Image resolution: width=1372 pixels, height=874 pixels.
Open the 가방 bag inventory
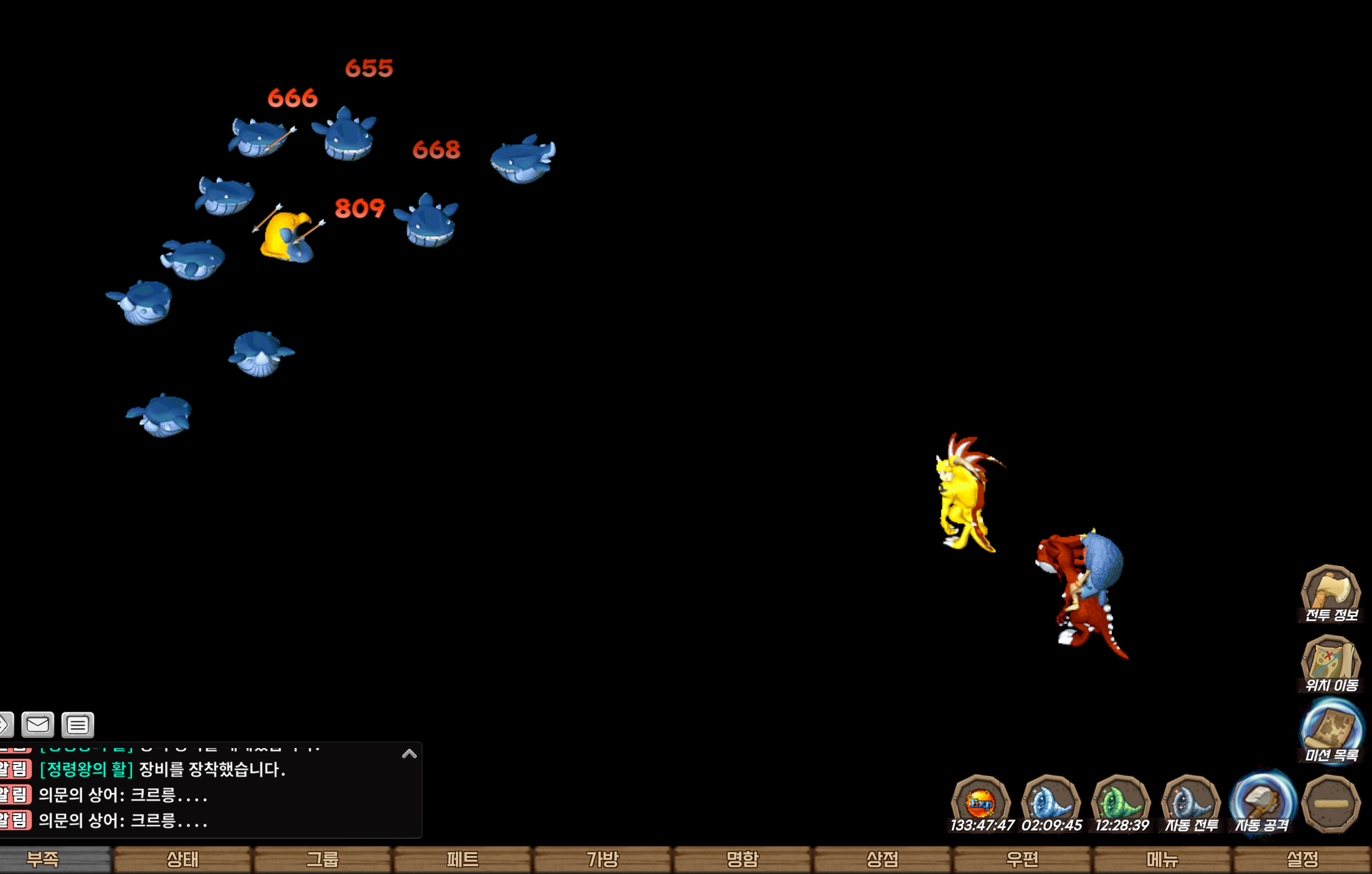pos(602,859)
